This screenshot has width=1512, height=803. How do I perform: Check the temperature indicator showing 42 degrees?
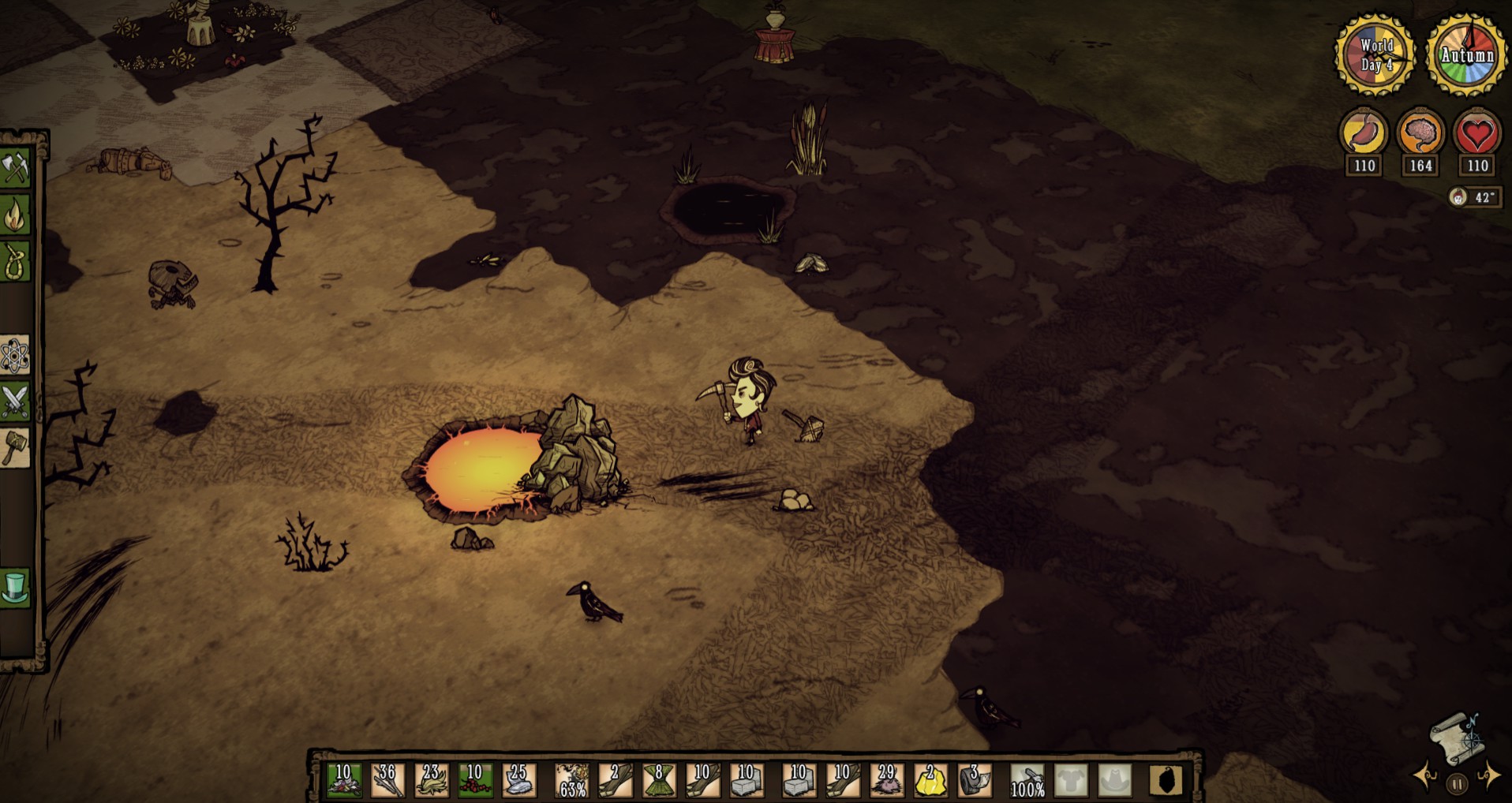(x=1474, y=199)
